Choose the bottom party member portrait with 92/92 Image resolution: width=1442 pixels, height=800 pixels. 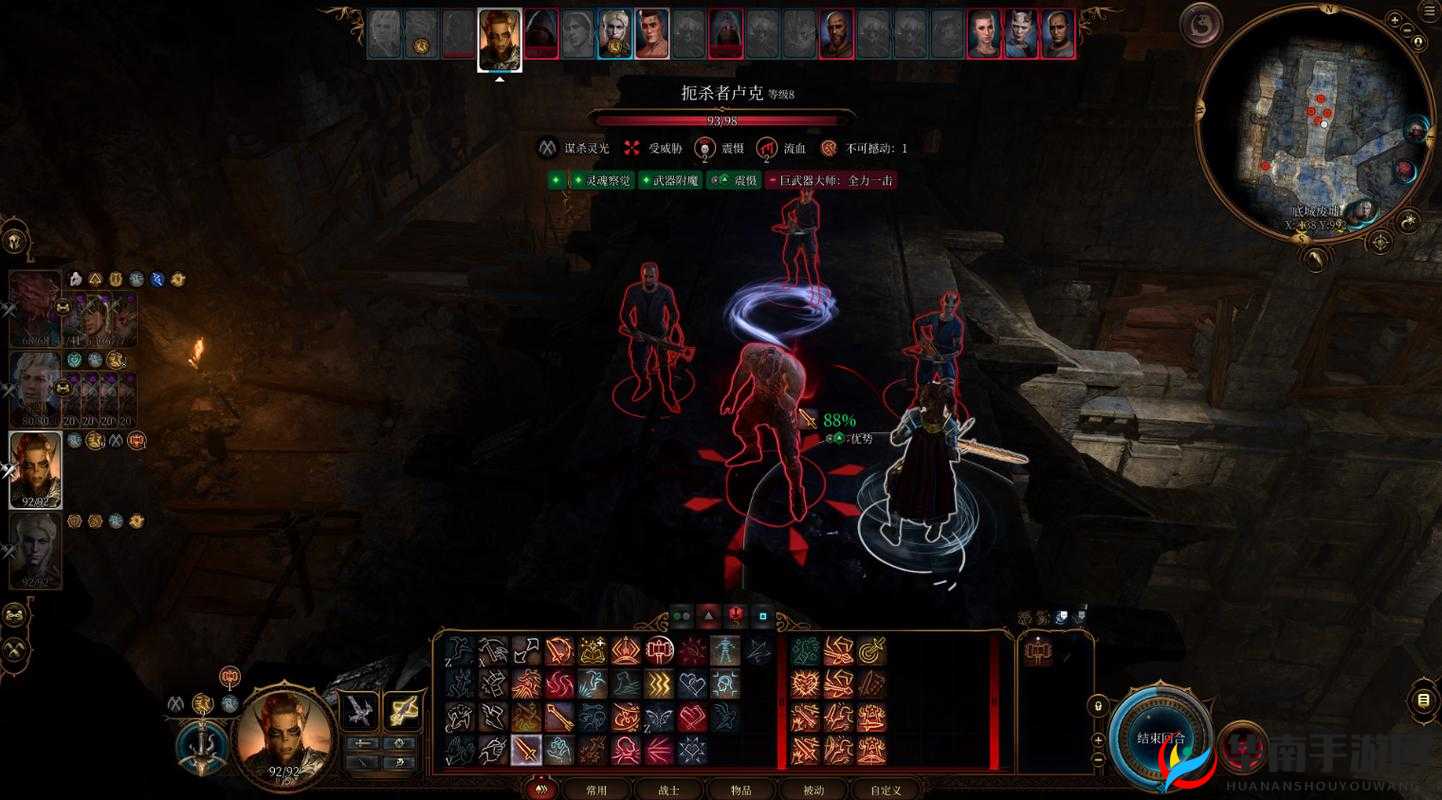[x=34, y=550]
